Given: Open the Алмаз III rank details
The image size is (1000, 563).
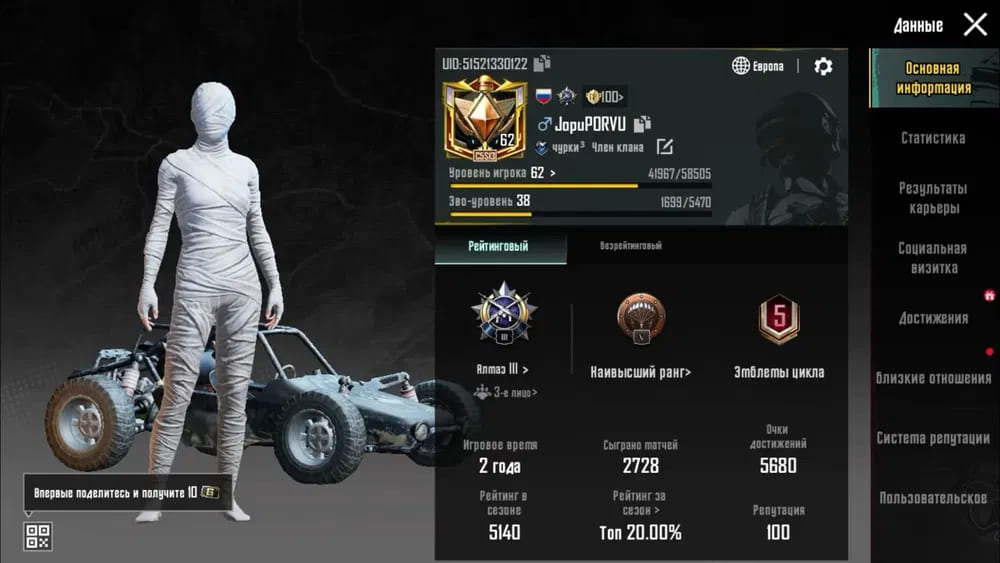Looking at the screenshot, I should [504, 369].
